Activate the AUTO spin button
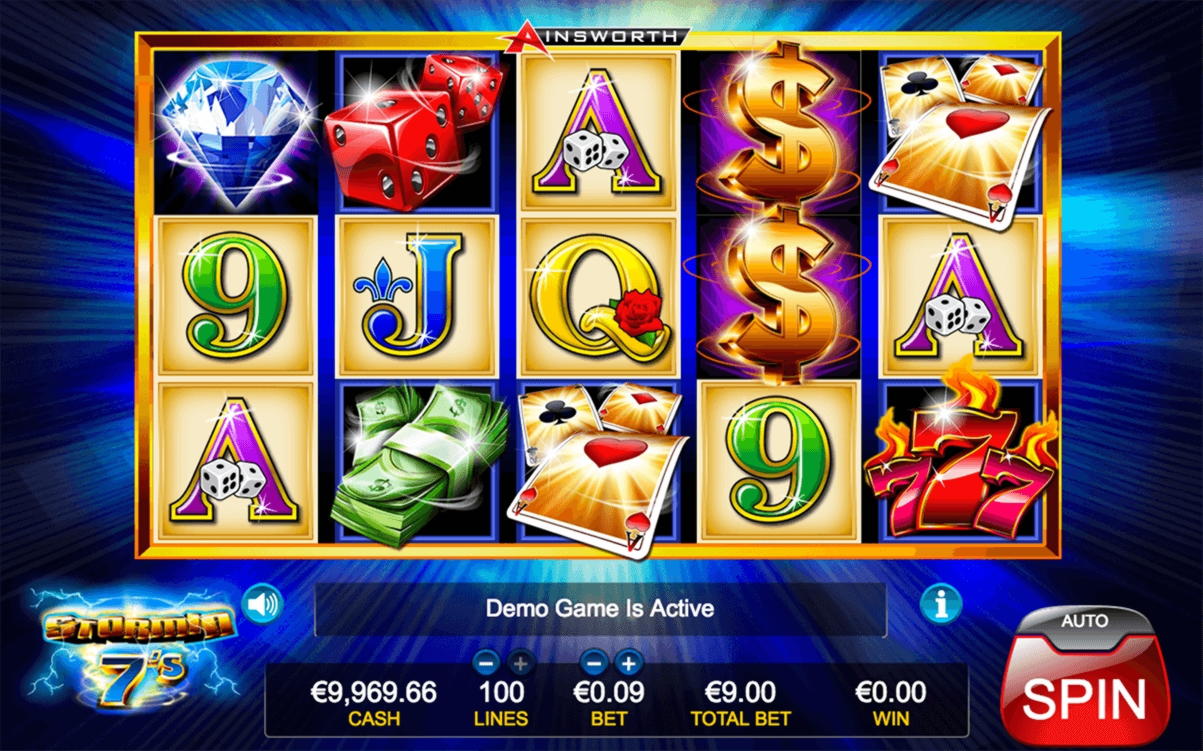The height and width of the screenshot is (751, 1203). coord(1085,622)
